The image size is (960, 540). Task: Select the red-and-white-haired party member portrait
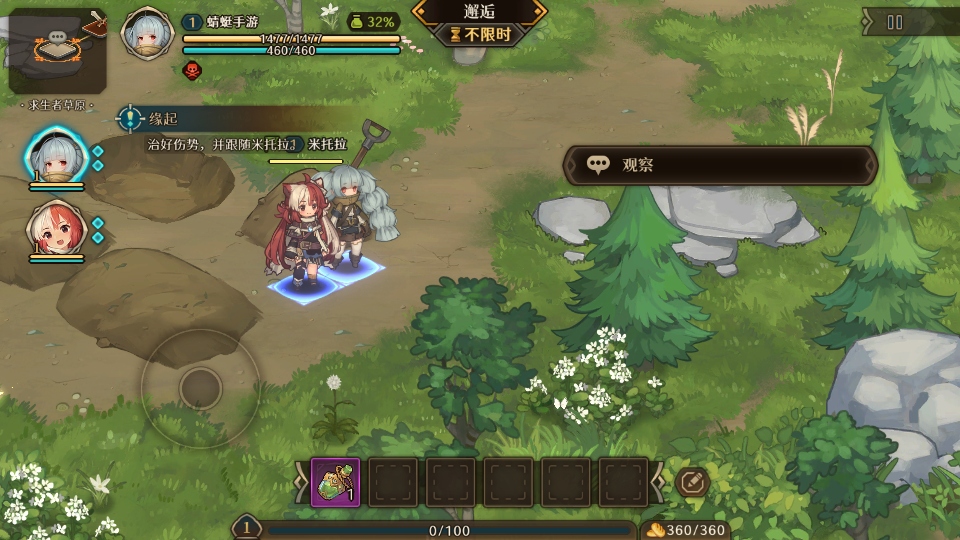tap(56, 229)
